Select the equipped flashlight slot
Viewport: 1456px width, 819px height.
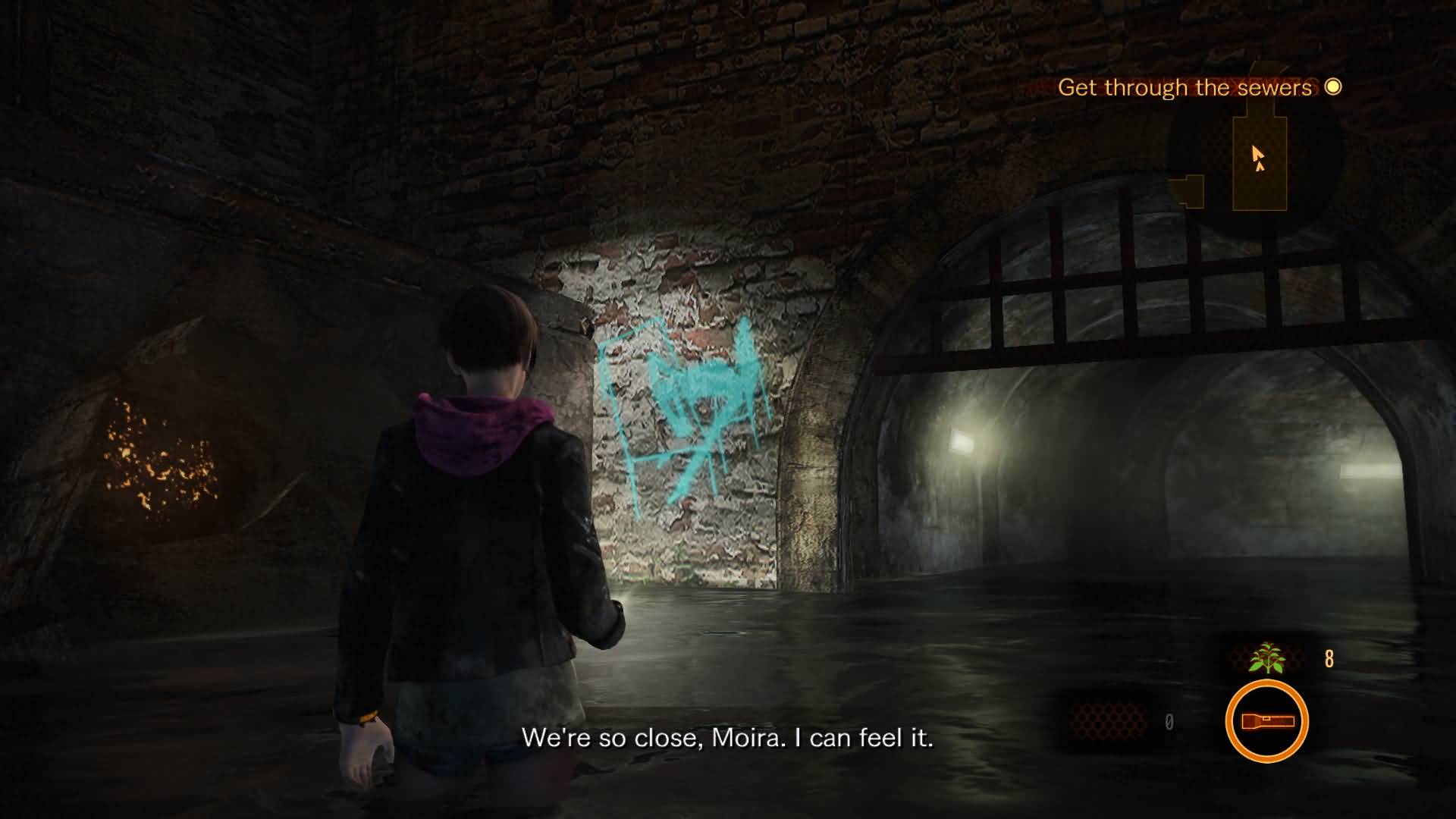click(1266, 721)
